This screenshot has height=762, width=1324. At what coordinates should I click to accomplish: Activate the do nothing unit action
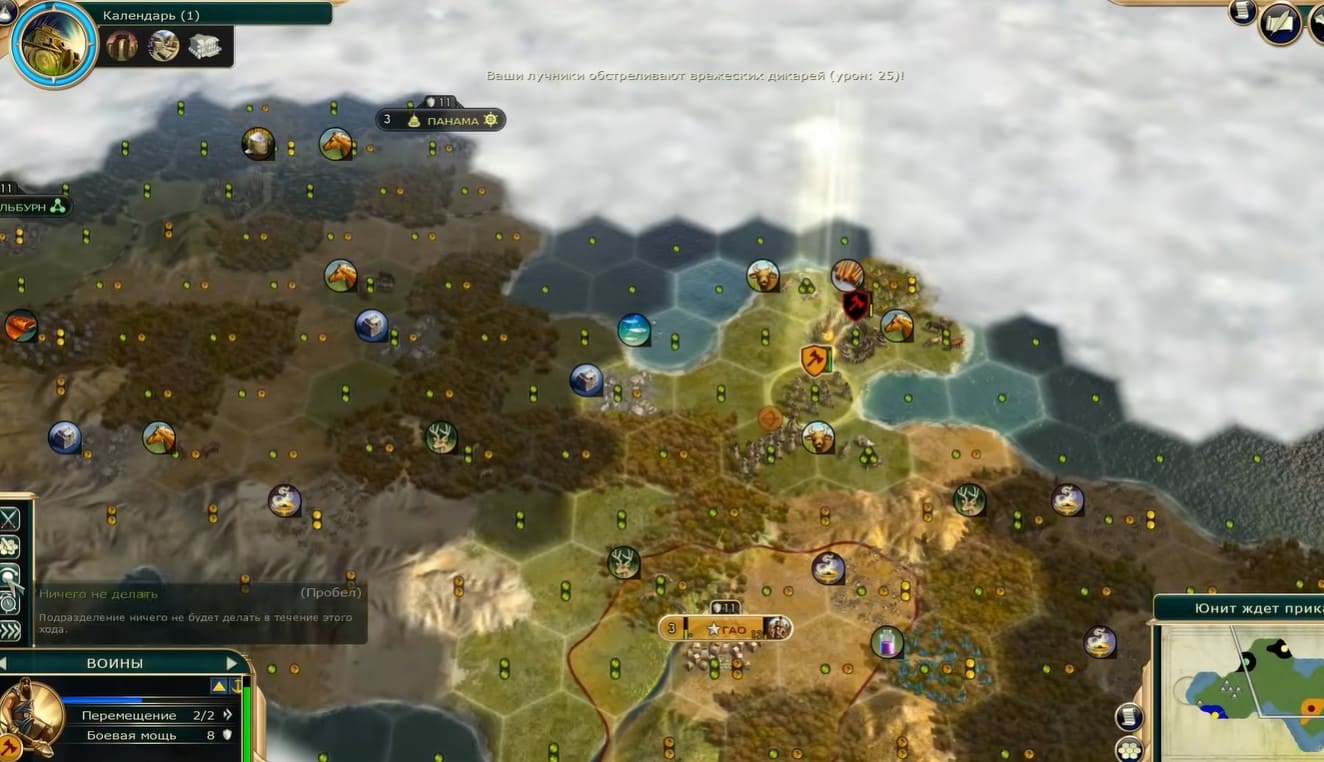pos(9,576)
